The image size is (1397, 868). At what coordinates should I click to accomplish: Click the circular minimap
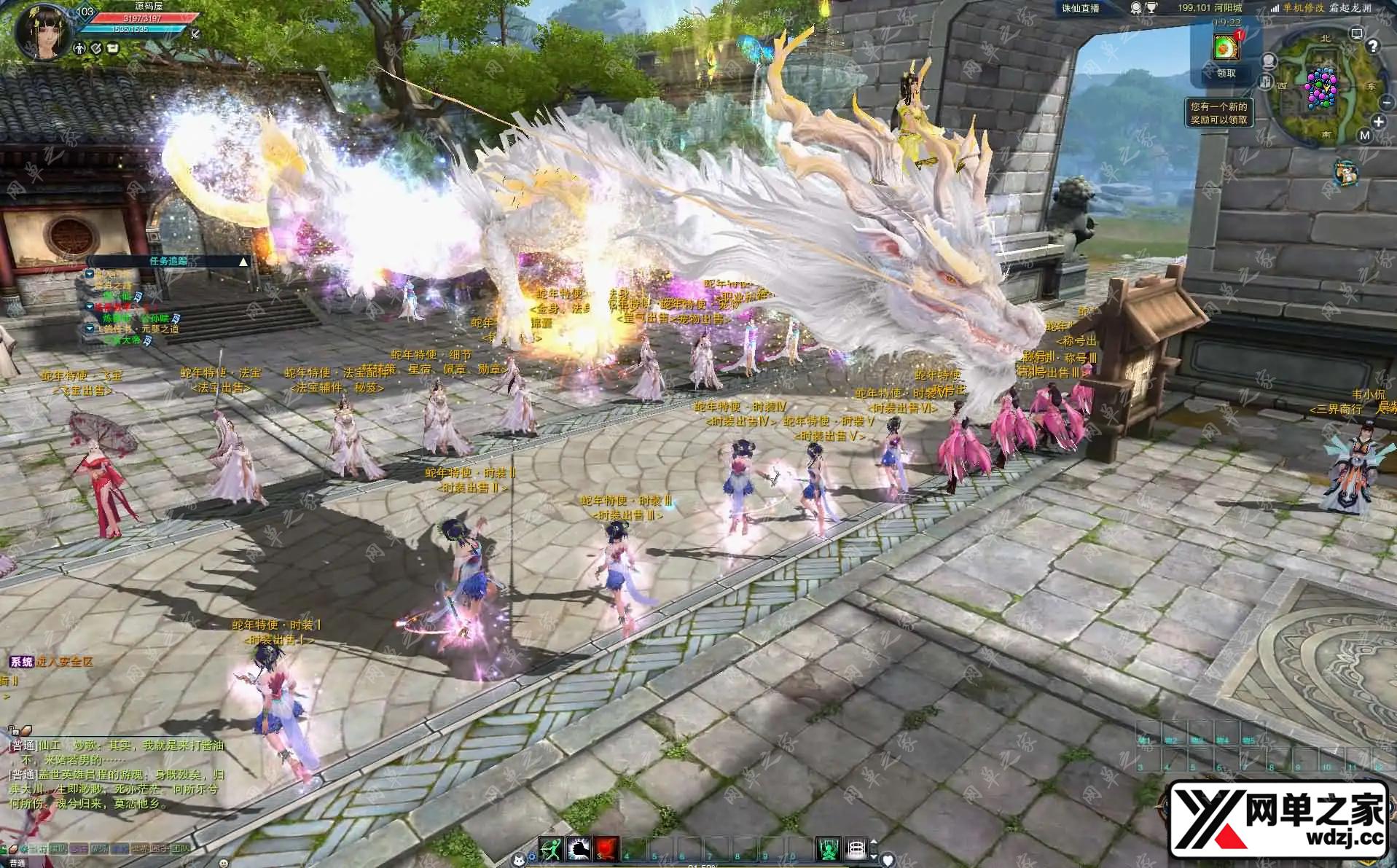pyautogui.click(x=1323, y=89)
